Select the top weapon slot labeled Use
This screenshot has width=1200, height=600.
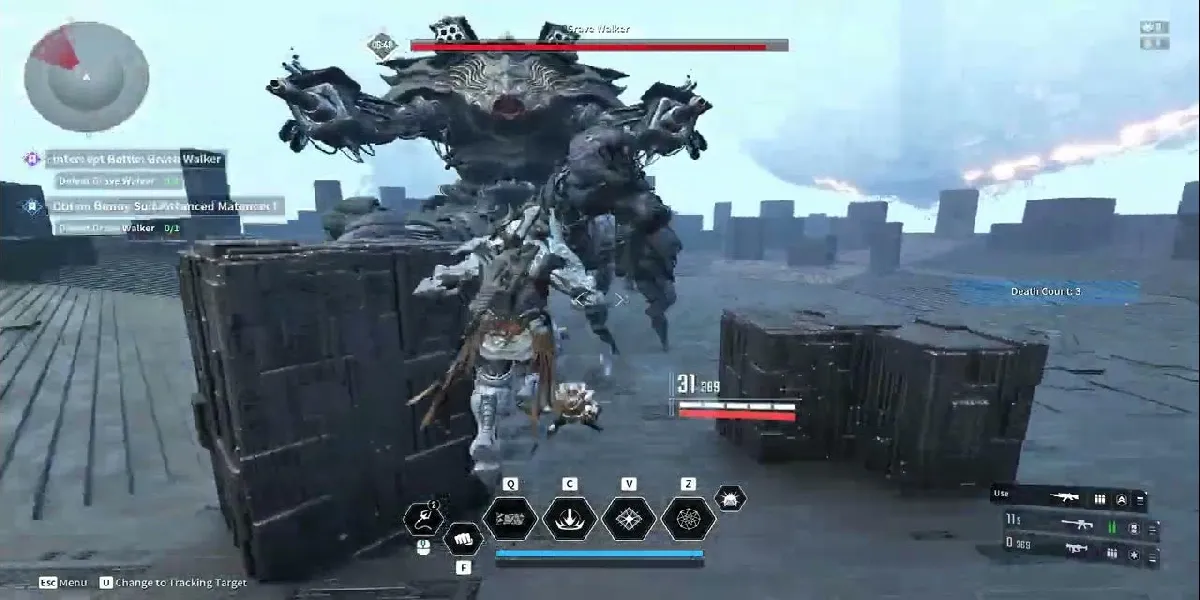[x=1069, y=498]
